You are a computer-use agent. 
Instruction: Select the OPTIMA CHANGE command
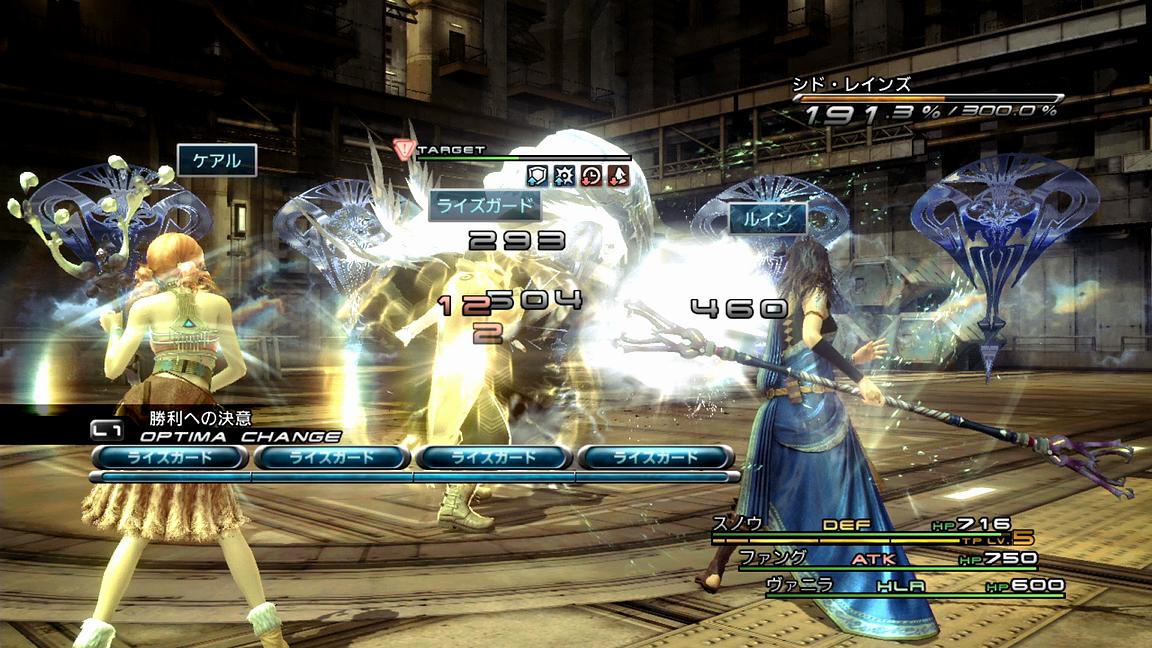click(240, 437)
